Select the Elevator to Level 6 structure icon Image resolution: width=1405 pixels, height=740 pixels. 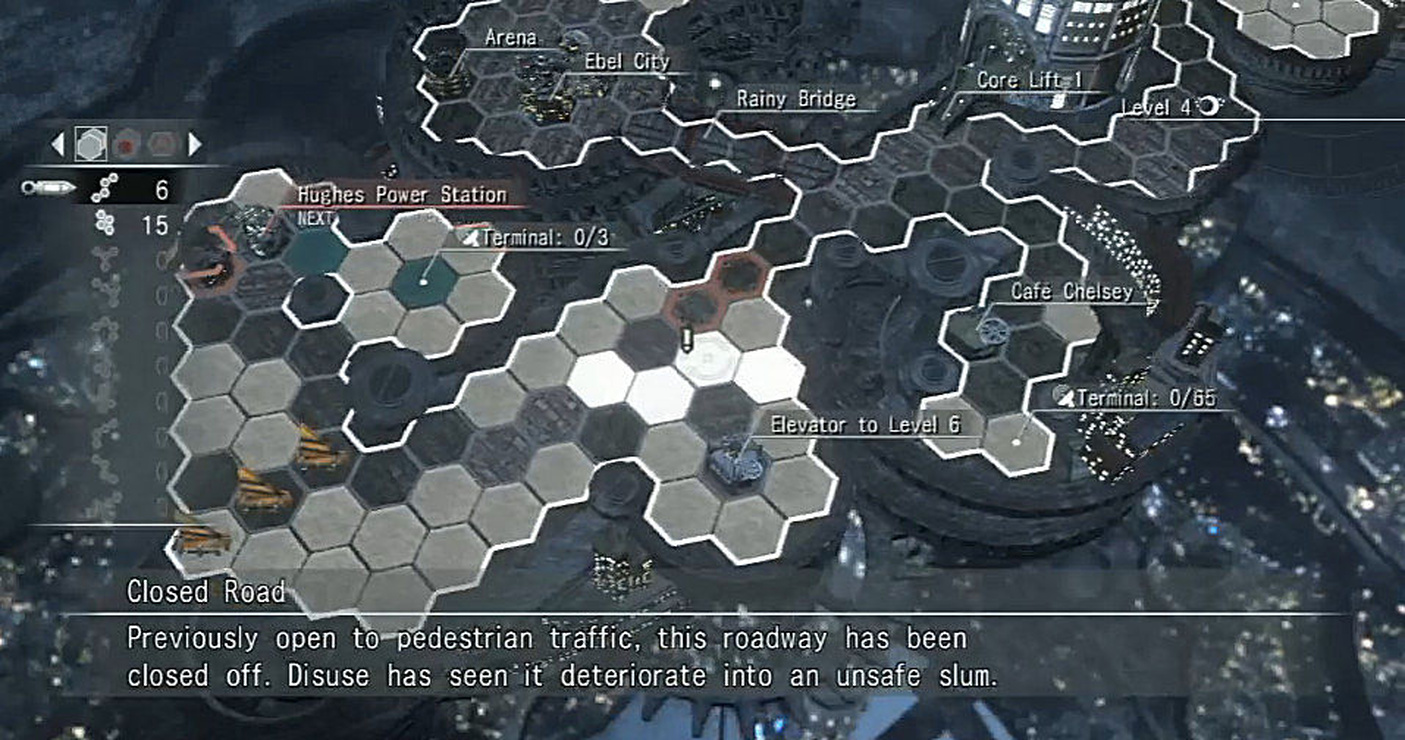[736, 462]
